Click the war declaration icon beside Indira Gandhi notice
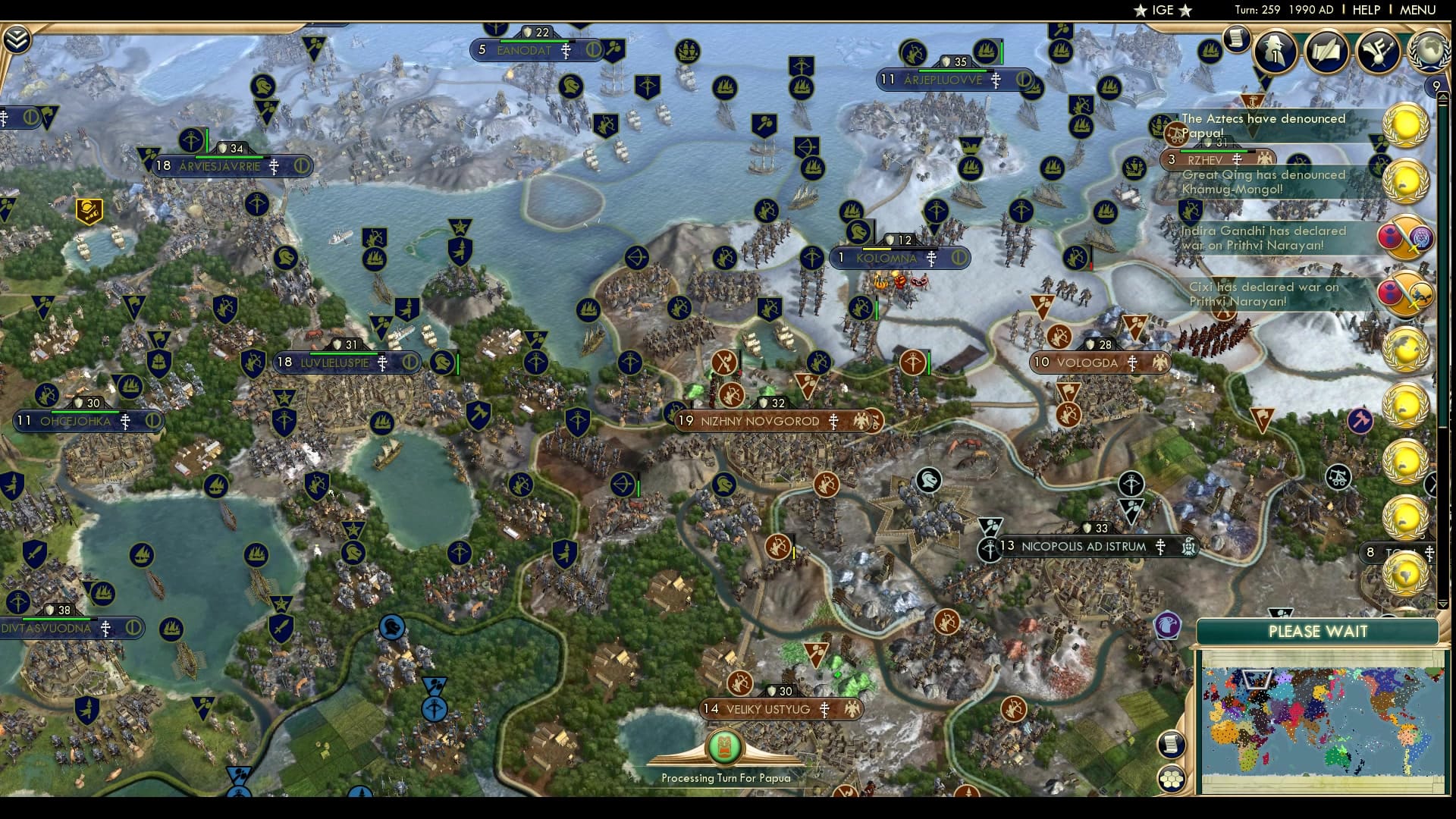The height and width of the screenshot is (819, 1456). (1404, 237)
